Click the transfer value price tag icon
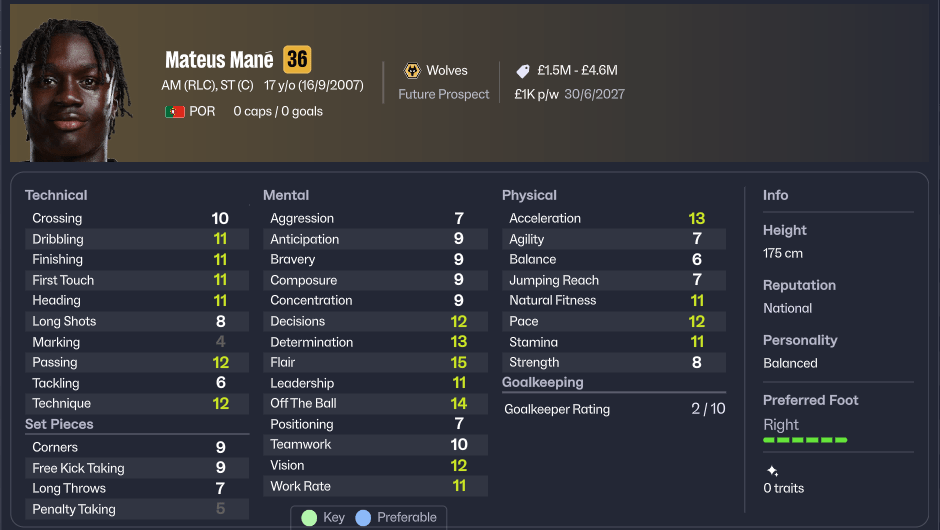 [523, 71]
